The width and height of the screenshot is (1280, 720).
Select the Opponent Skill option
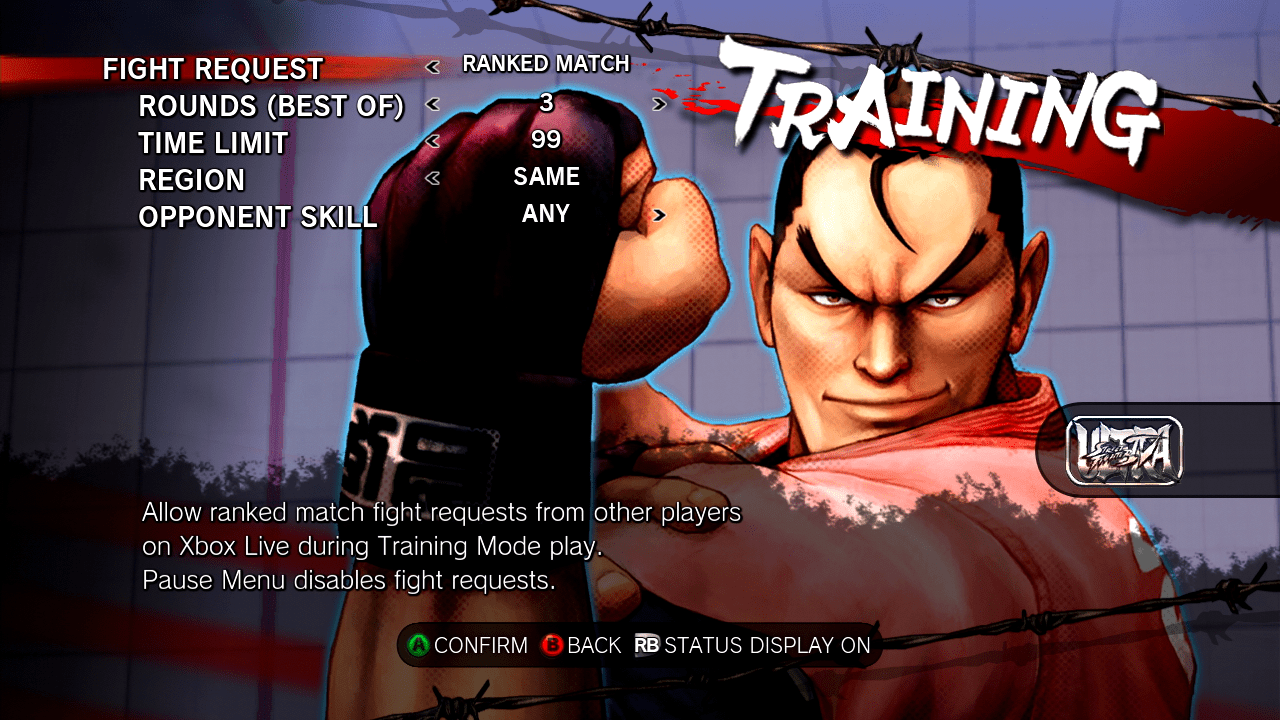(x=258, y=217)
